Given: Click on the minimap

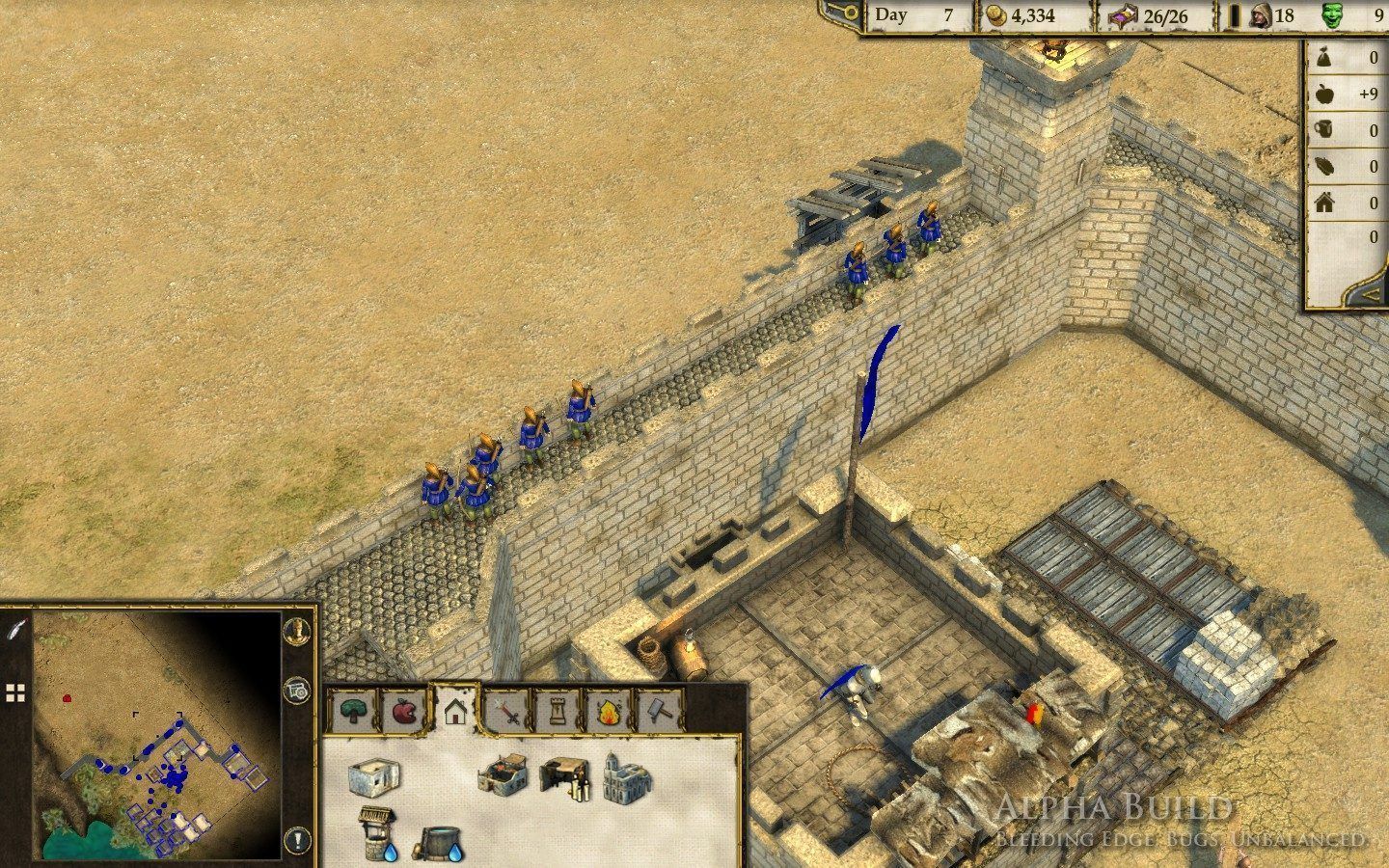Looking at the screenshot, I should click(156, 735).
